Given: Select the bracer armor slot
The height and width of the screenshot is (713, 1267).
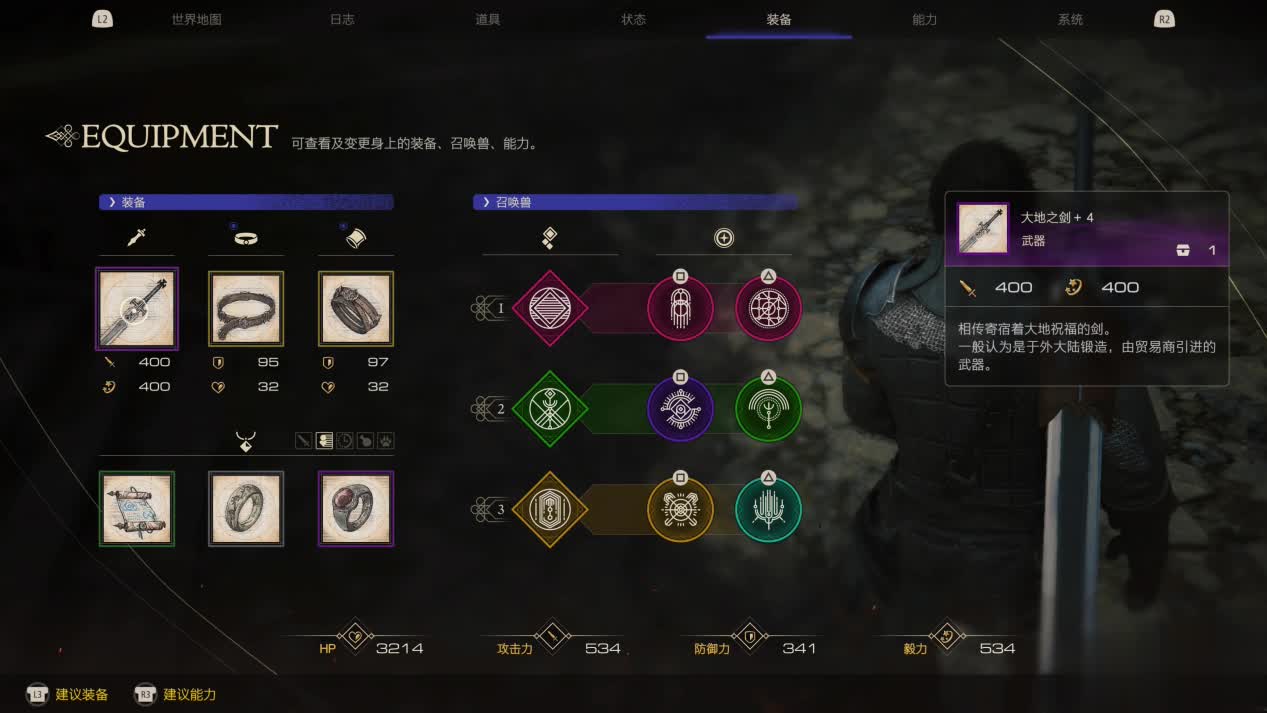Looking at the screenshot, I should pos(356,309).
